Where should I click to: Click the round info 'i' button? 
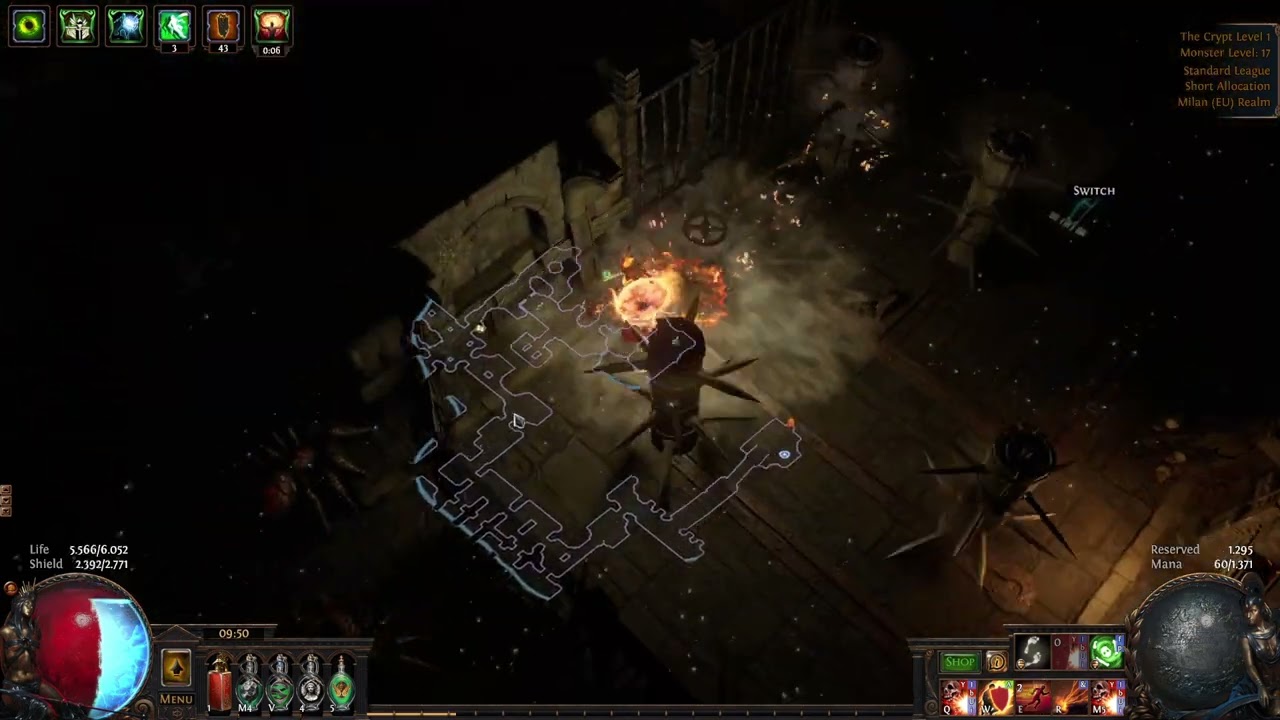996,662
